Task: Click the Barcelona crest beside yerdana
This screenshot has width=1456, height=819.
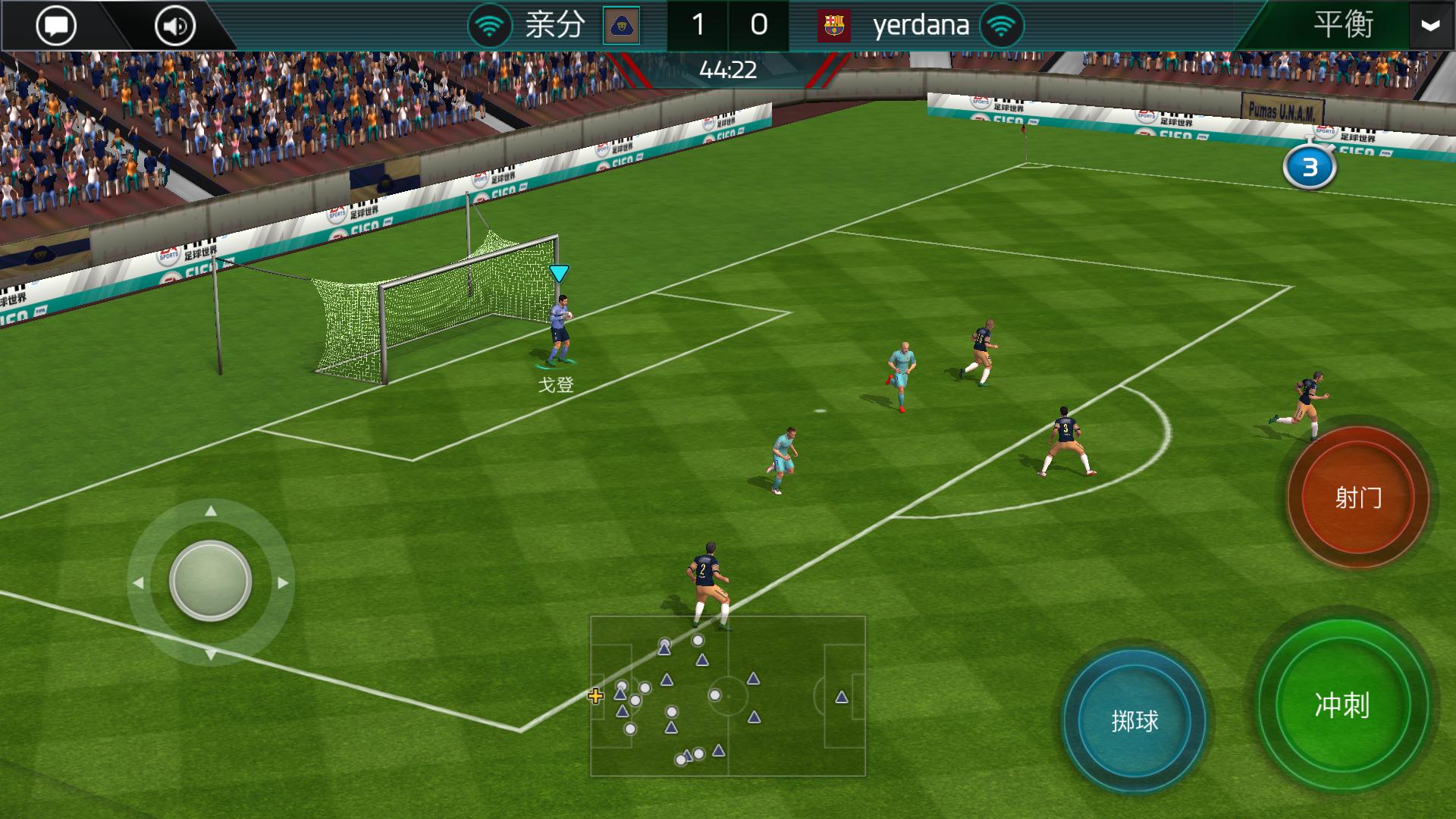Action: pos(836,24)
